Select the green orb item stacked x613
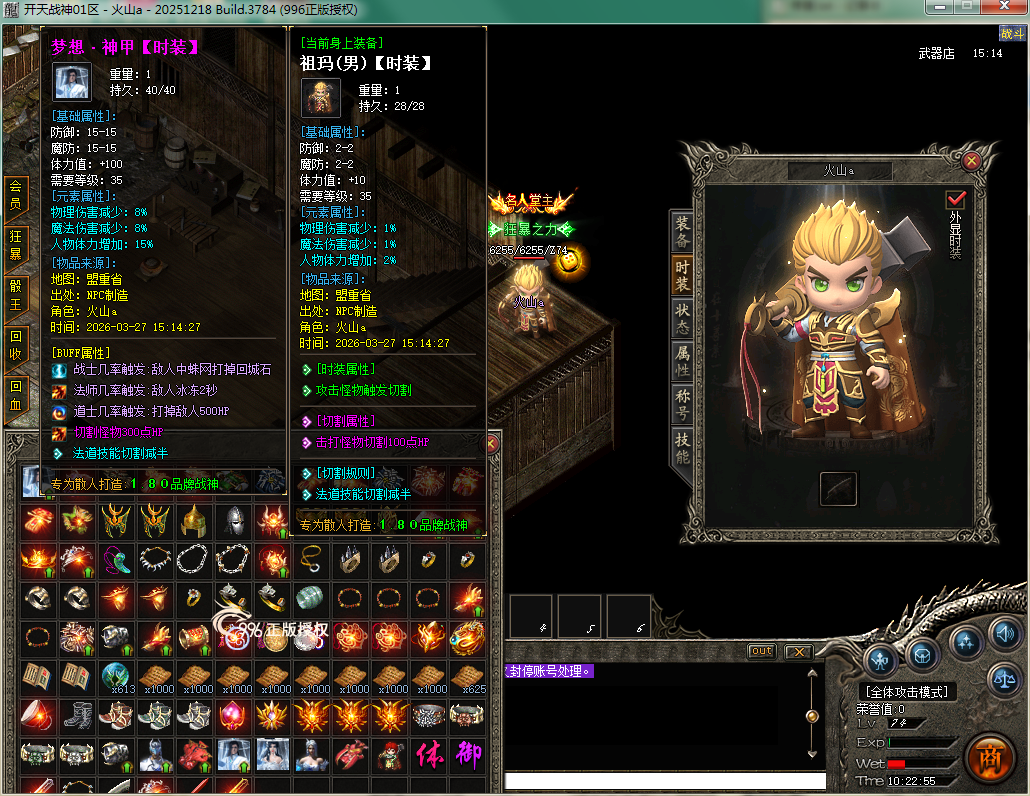Image resolution: width=1030 pixels, height=796 pixels. coord(117,677)
